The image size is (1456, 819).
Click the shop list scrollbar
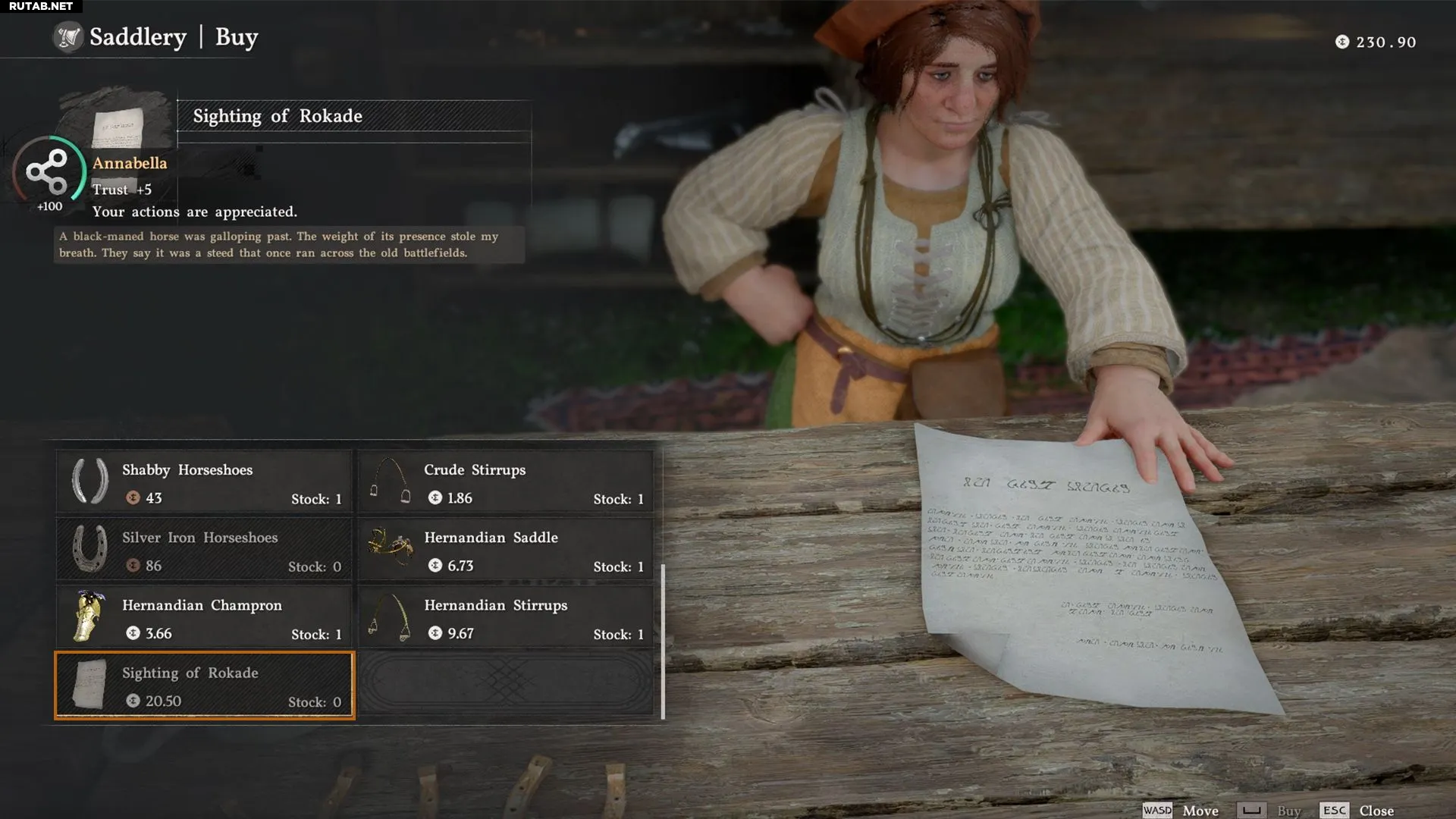click(x=663, y=642)
